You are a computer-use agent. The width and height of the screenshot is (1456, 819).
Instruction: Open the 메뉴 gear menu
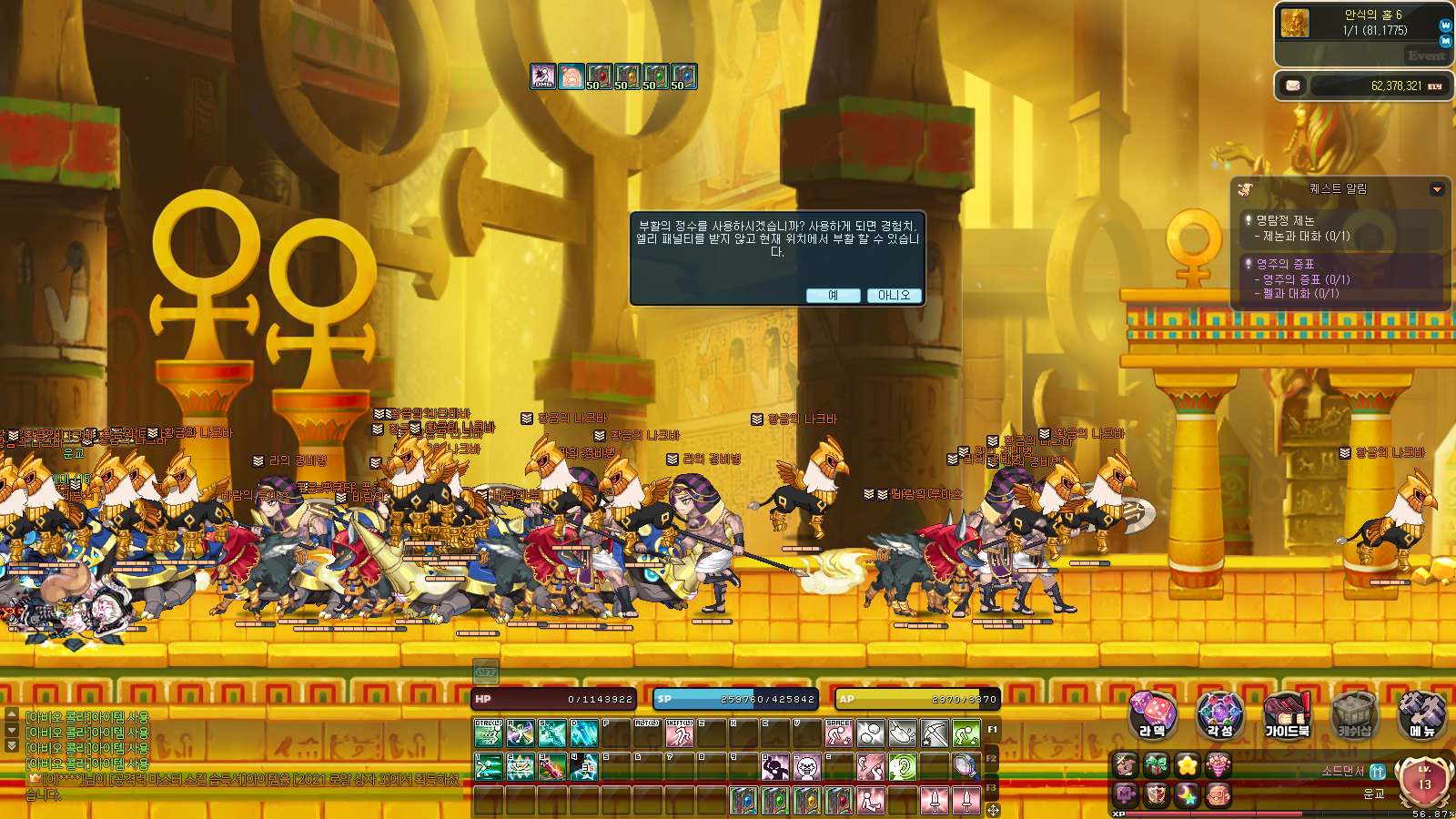coord(1421,714)
